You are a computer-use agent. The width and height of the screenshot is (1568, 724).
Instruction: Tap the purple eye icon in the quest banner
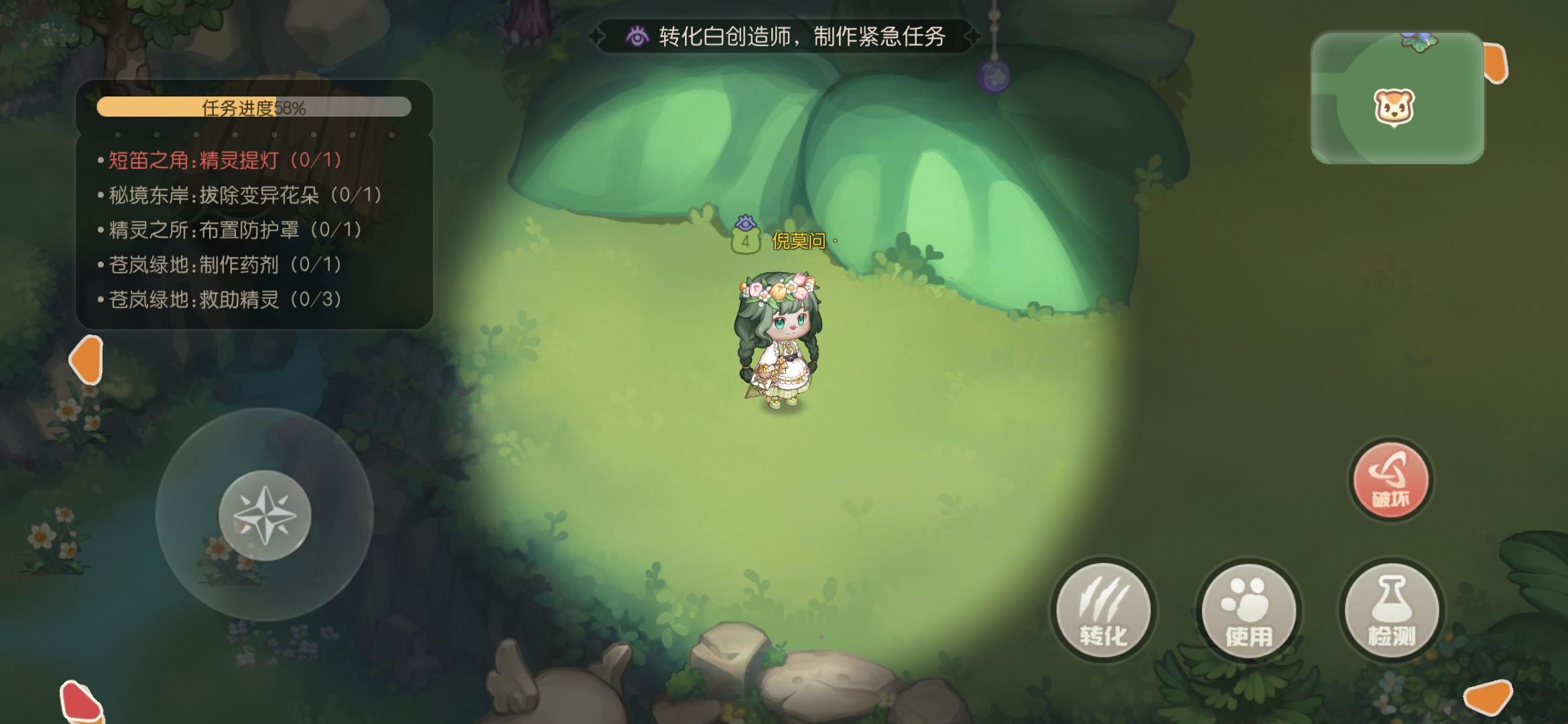pyautogui.click(x=637, y=37)
